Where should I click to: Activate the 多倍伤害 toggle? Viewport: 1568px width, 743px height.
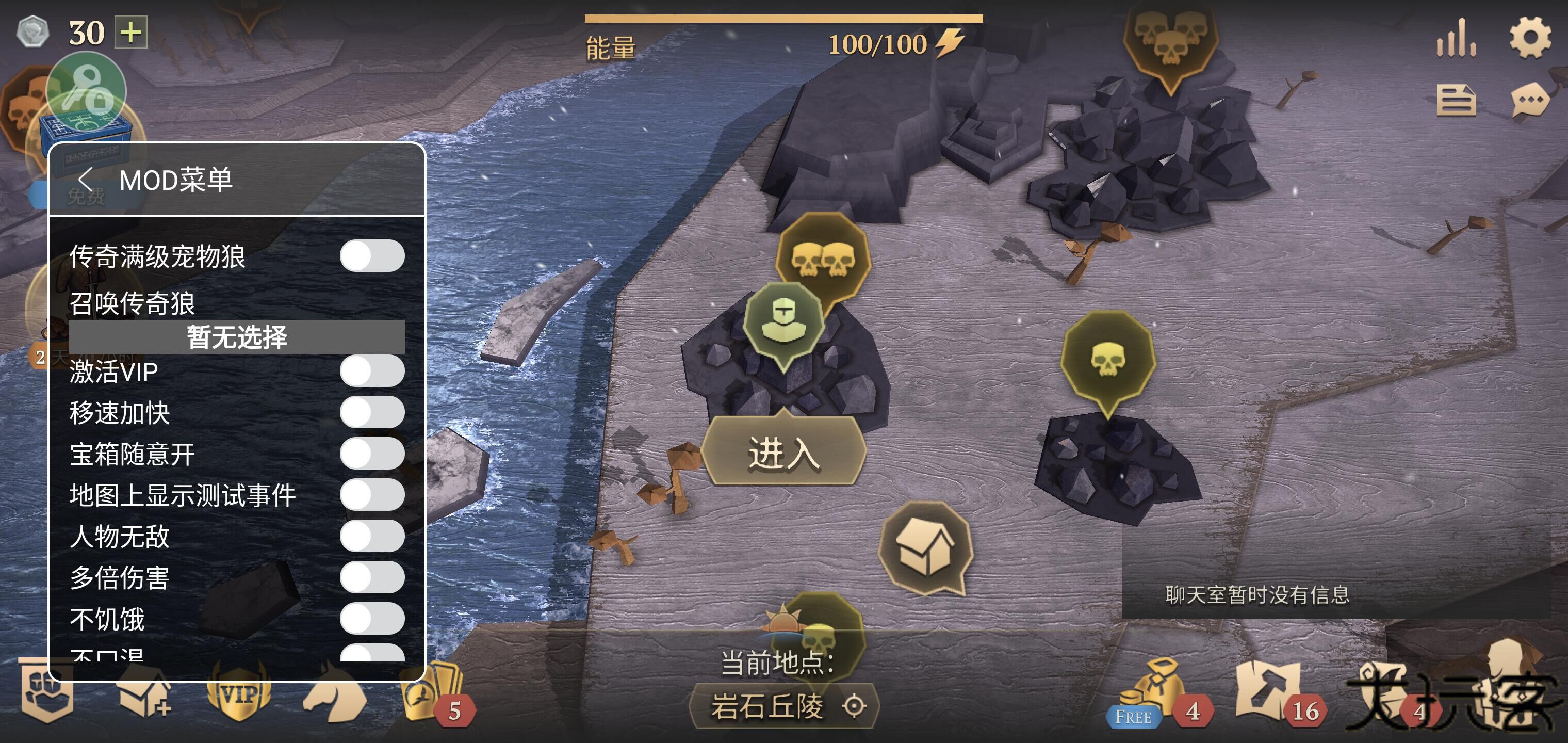pos(372,577)
